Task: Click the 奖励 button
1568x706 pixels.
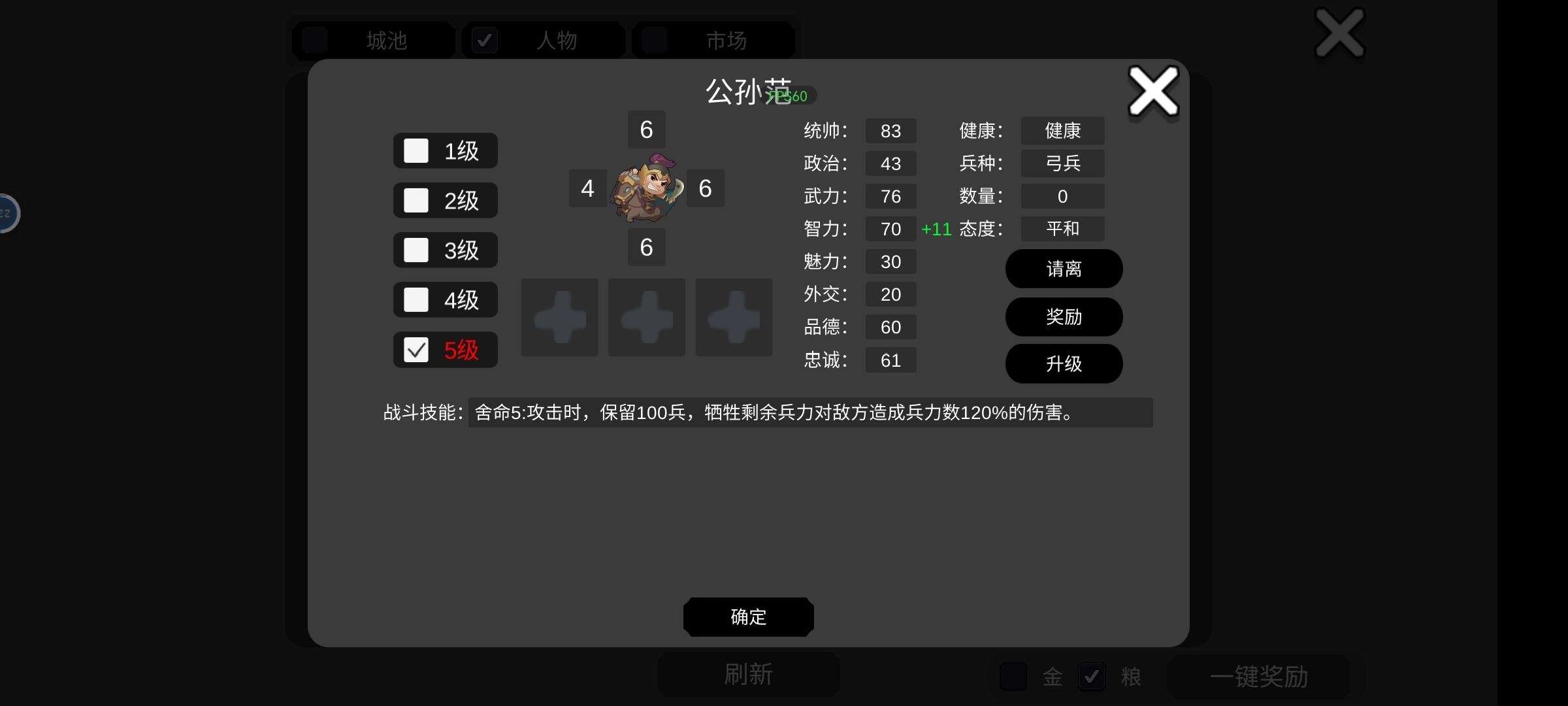Action: click(1064, 316)
